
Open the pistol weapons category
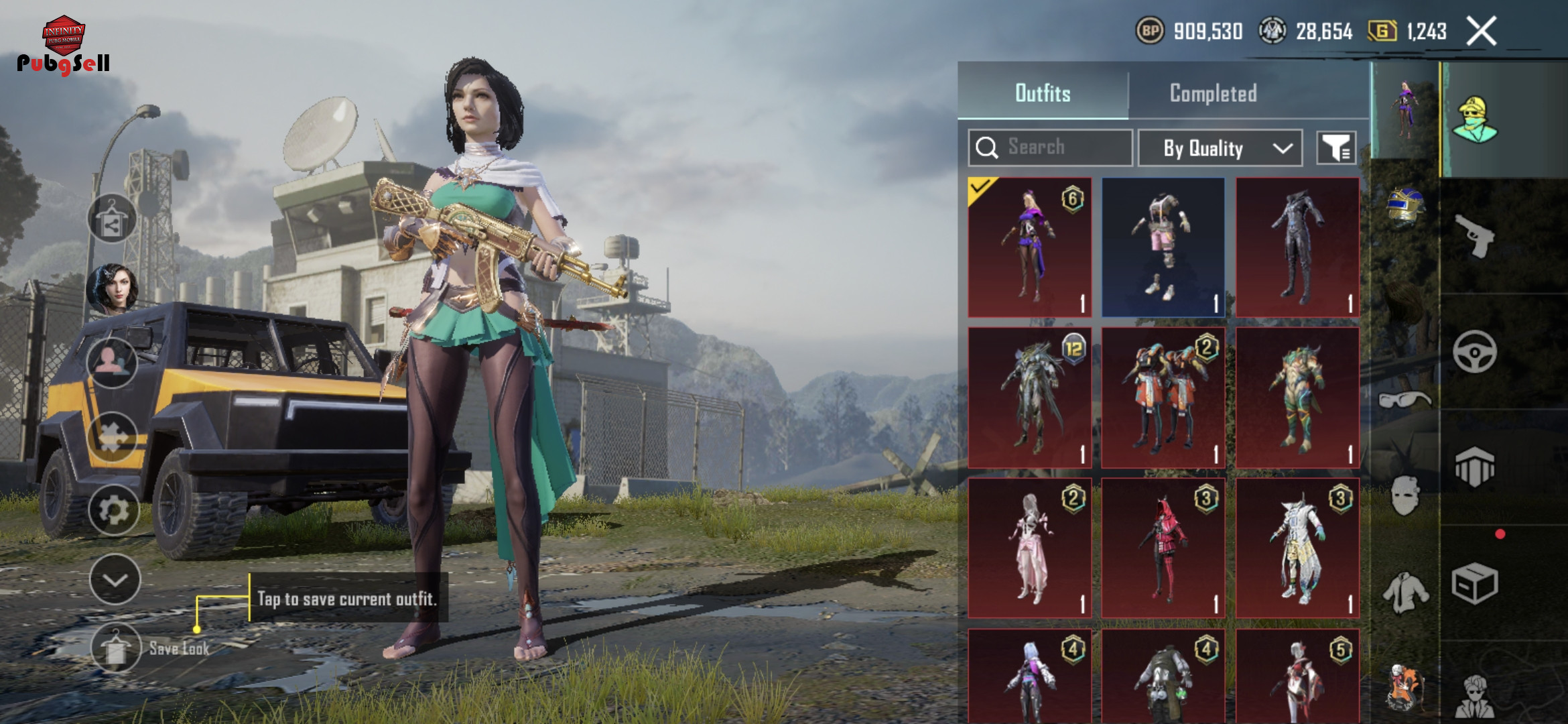(1475, 236)
